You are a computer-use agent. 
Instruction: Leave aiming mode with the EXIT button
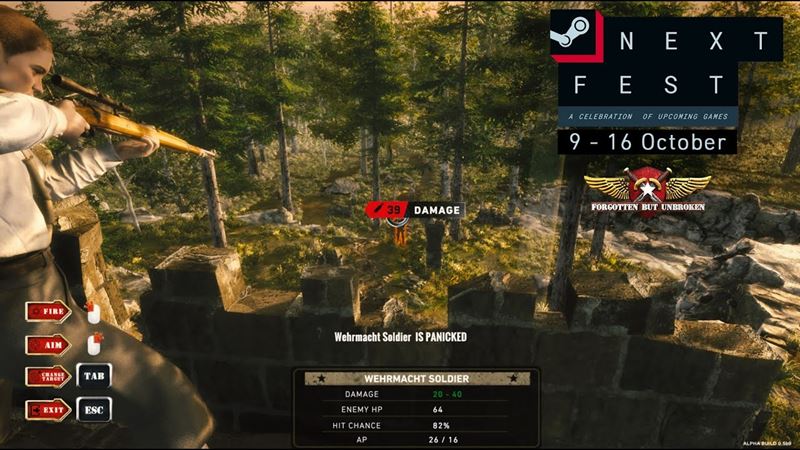coord(48,410)
